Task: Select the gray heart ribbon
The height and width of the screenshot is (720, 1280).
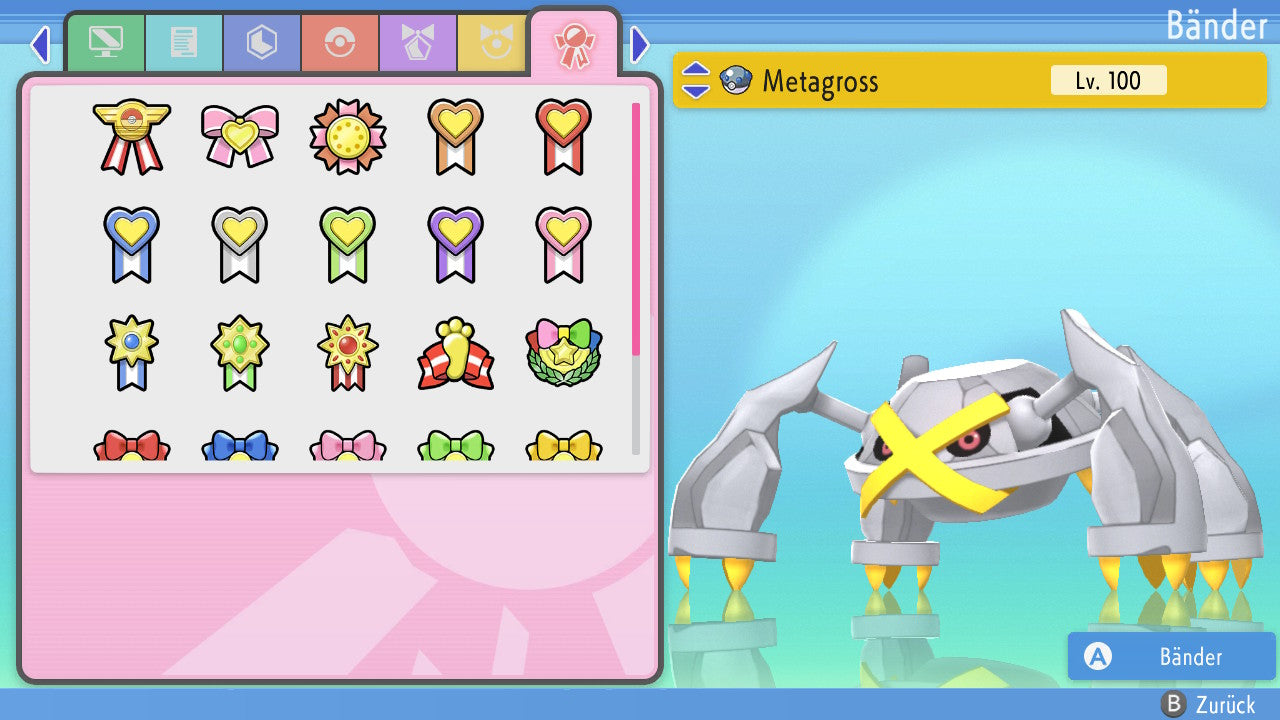Action: (239, 244)
